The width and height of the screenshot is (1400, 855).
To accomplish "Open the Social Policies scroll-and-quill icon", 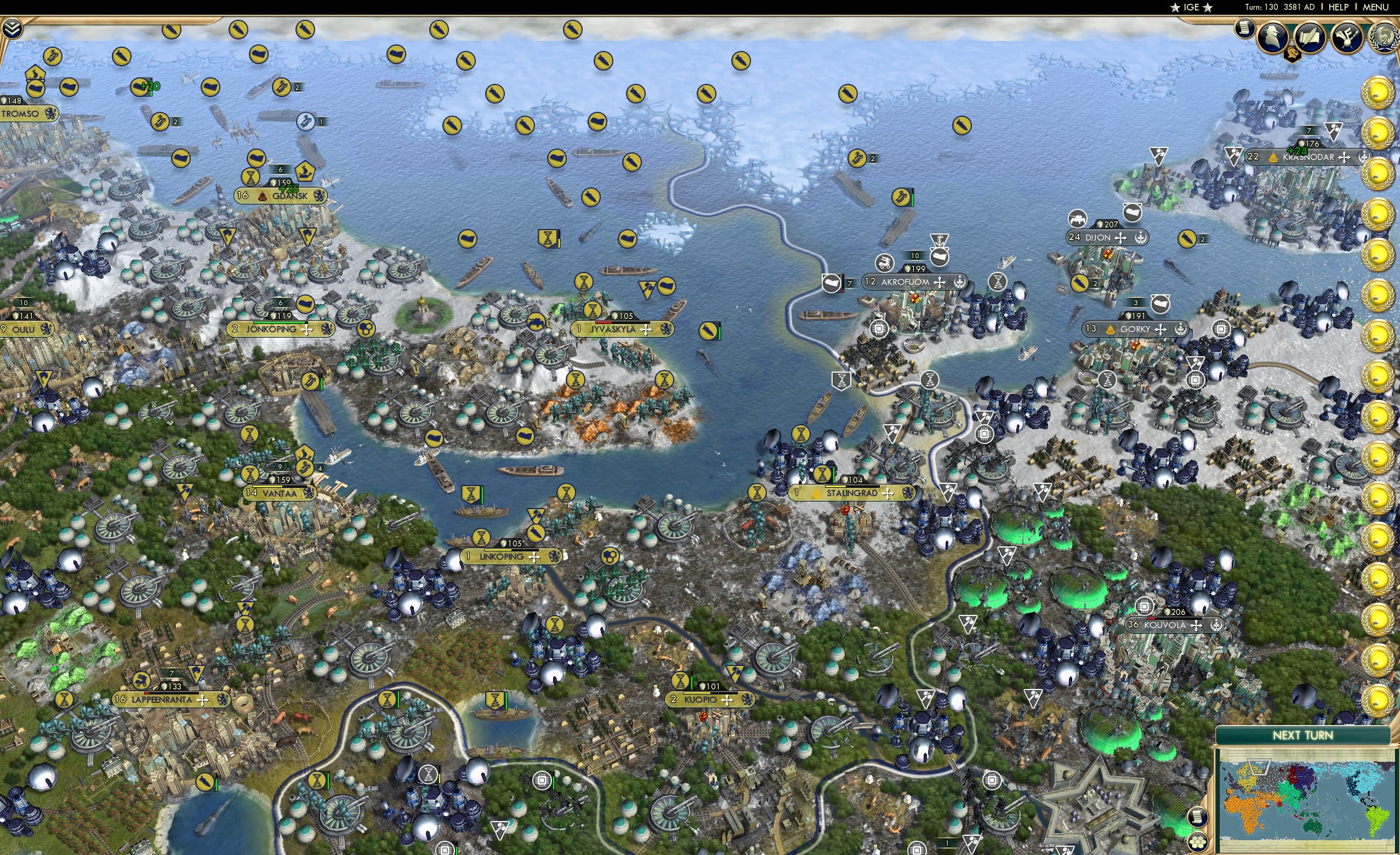I will tap(1311, 36).
